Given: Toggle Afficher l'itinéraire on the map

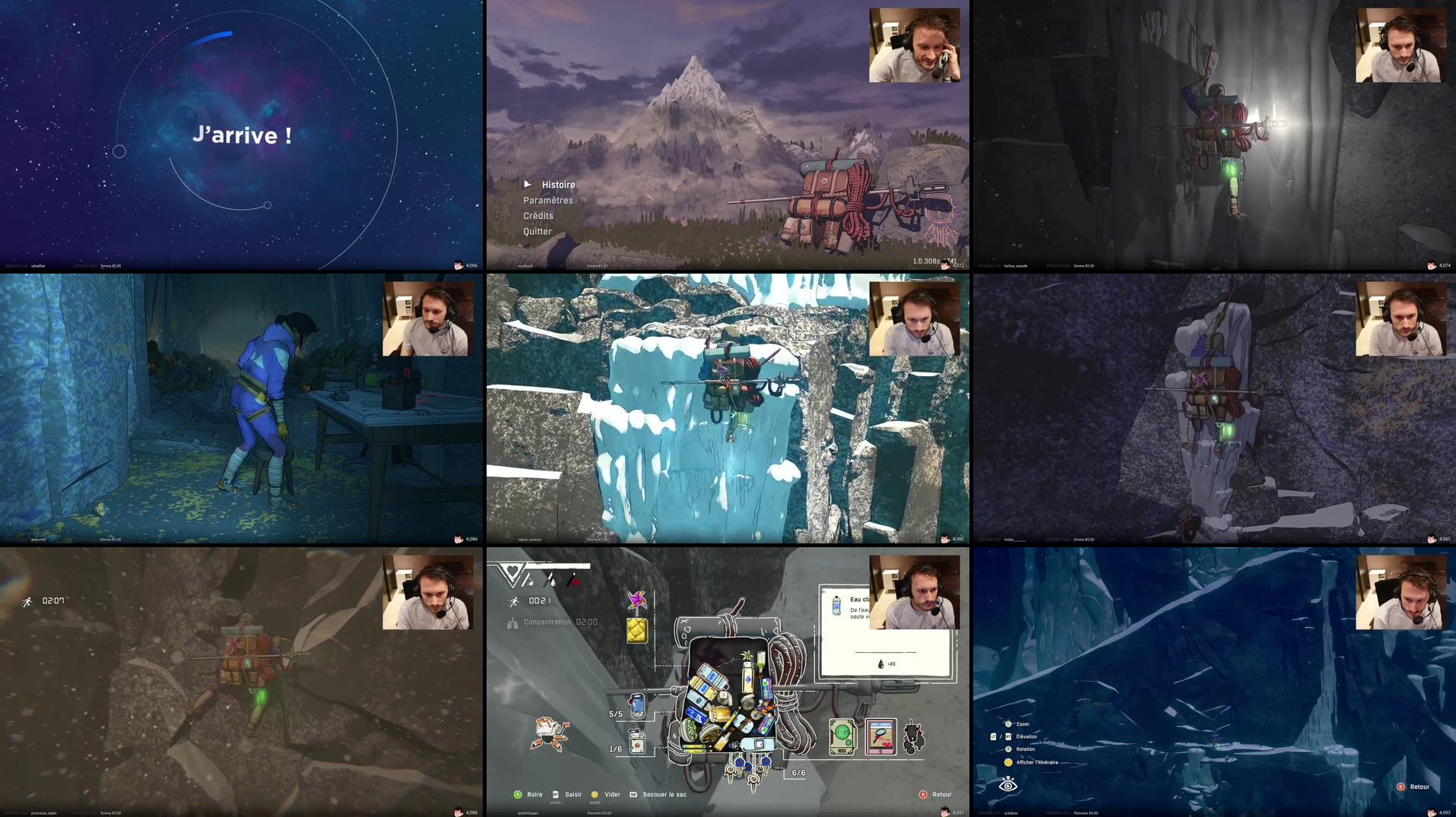Looking at the screenshot, I should tap(1036, 763).
